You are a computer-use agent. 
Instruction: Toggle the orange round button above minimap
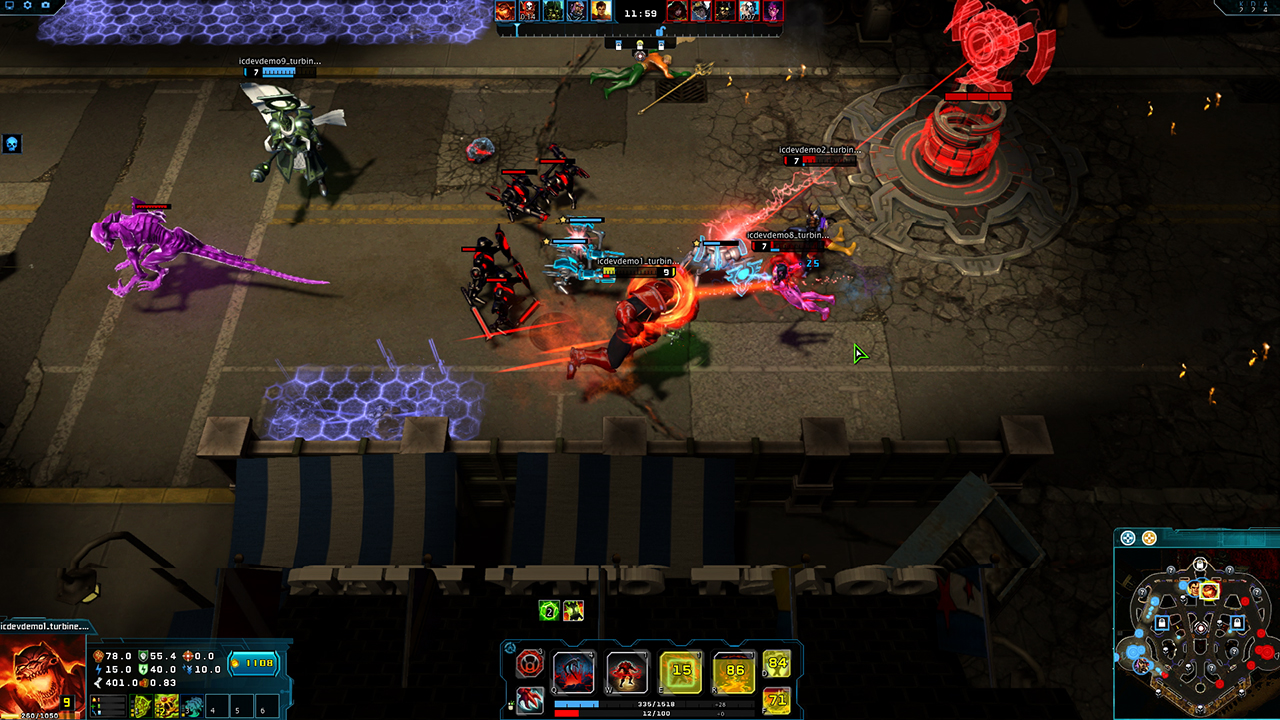pos(1149,538)
